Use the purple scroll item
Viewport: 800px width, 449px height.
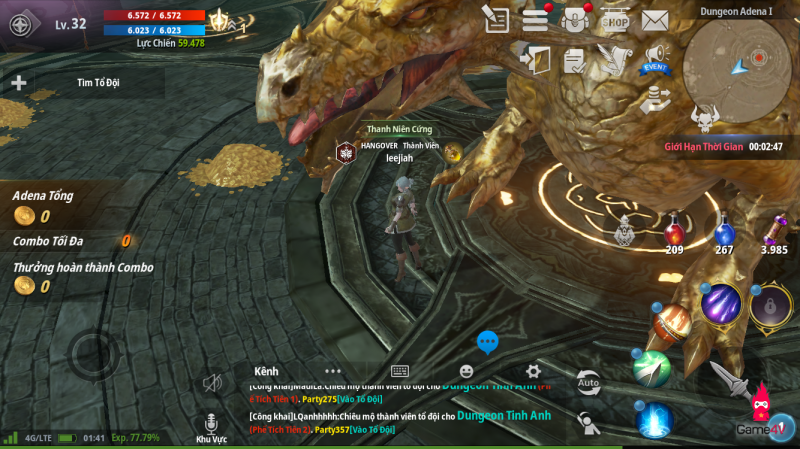pos(774,230)
